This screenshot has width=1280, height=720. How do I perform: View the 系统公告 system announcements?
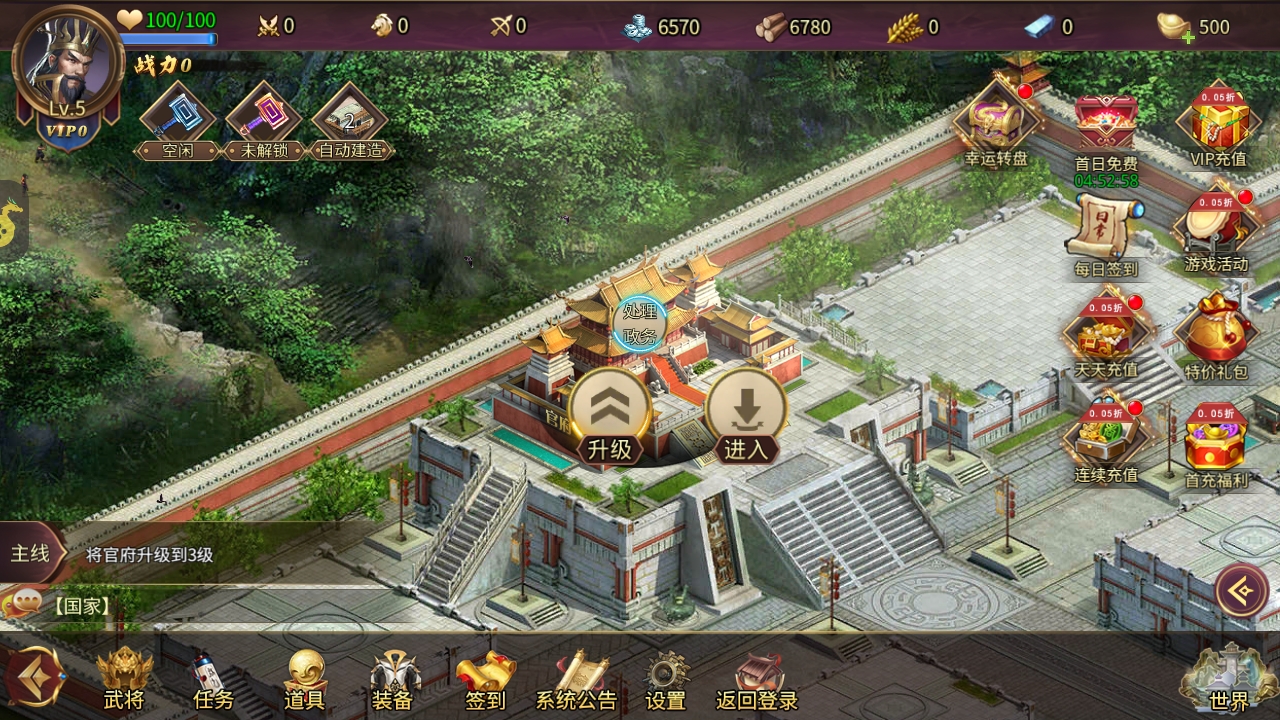(577, 680)
